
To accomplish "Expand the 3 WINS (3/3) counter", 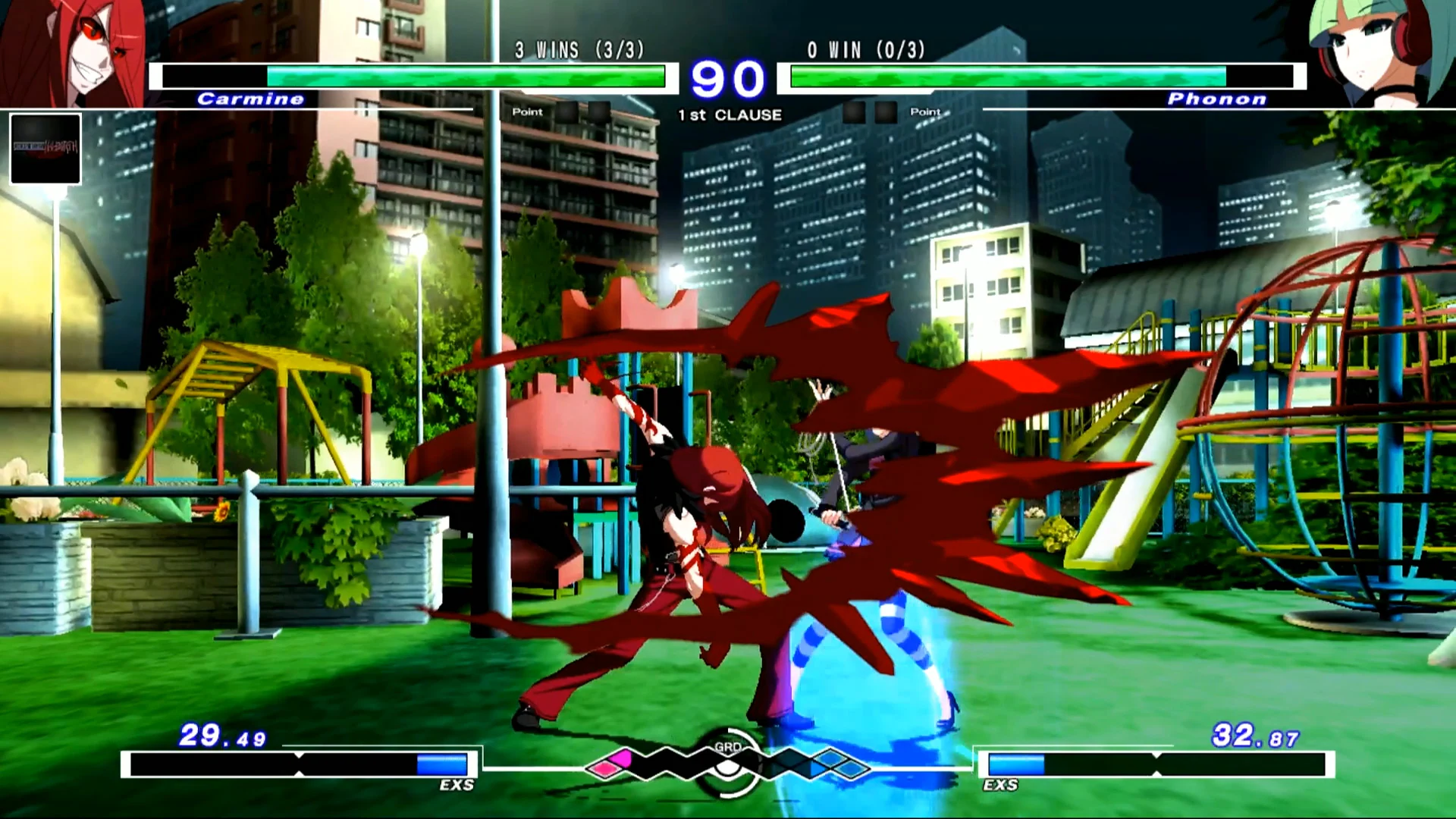I will 578,51.
